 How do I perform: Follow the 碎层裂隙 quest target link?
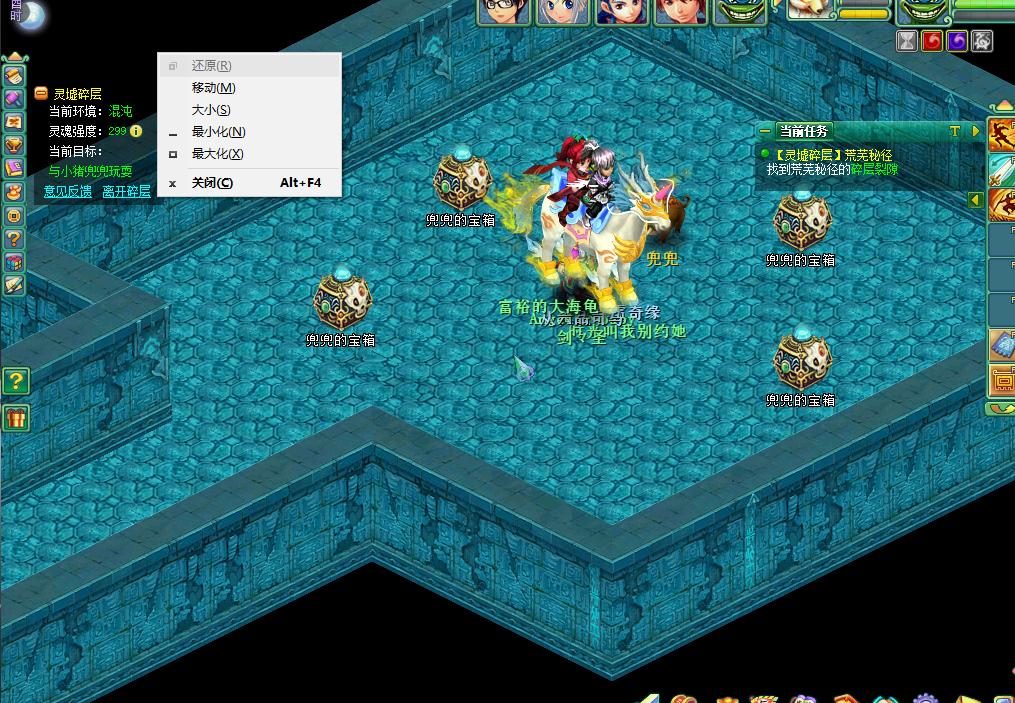pyautogui.click(x=874, y=170)
